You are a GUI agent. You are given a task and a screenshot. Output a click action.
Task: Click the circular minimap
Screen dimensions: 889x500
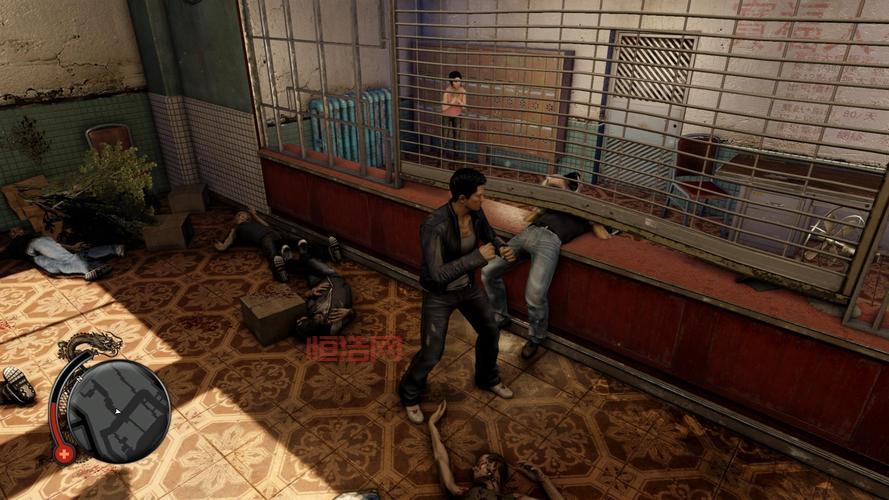point(121,411)
